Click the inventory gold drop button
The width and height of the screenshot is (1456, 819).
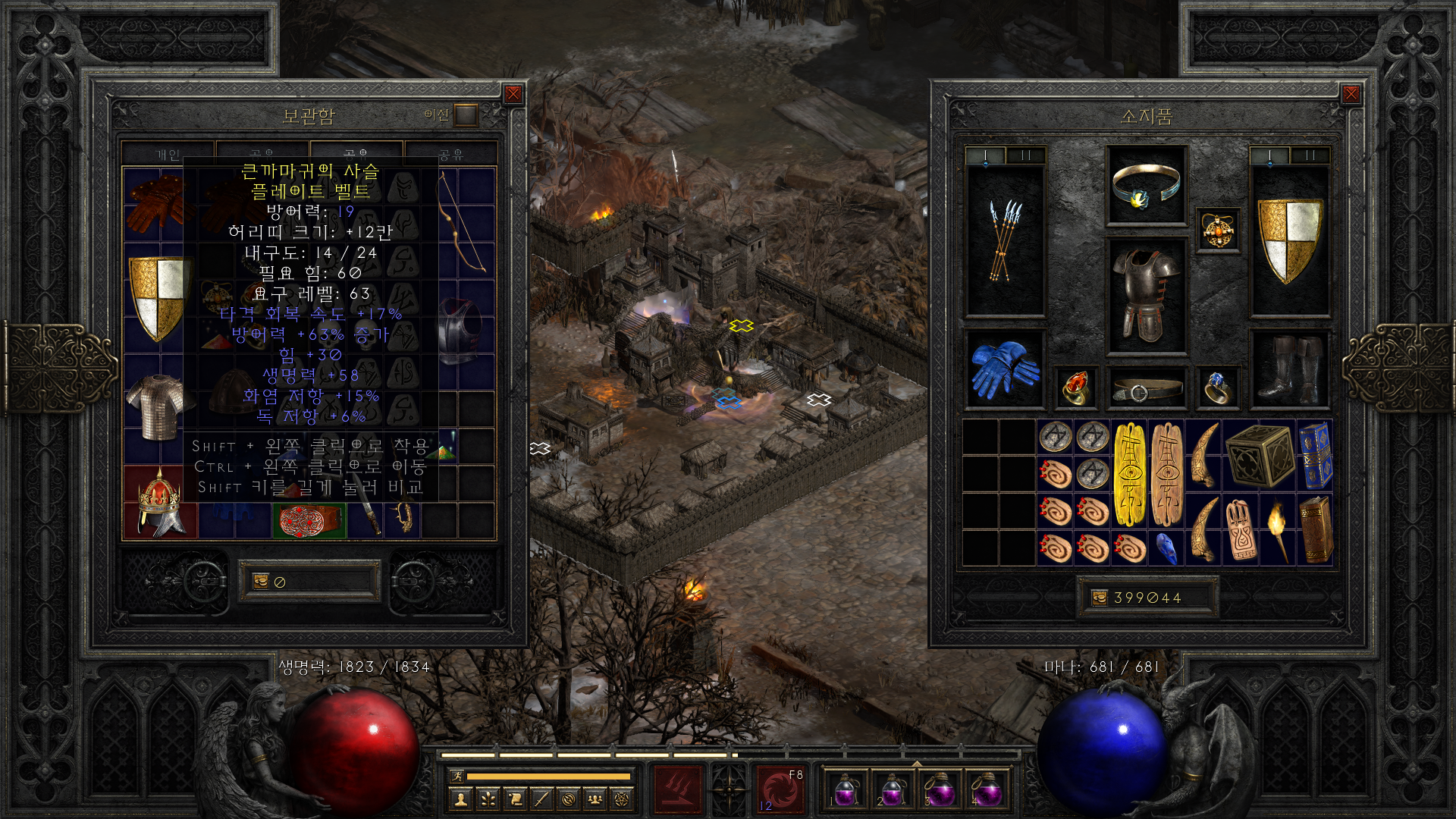point(1099,598)
